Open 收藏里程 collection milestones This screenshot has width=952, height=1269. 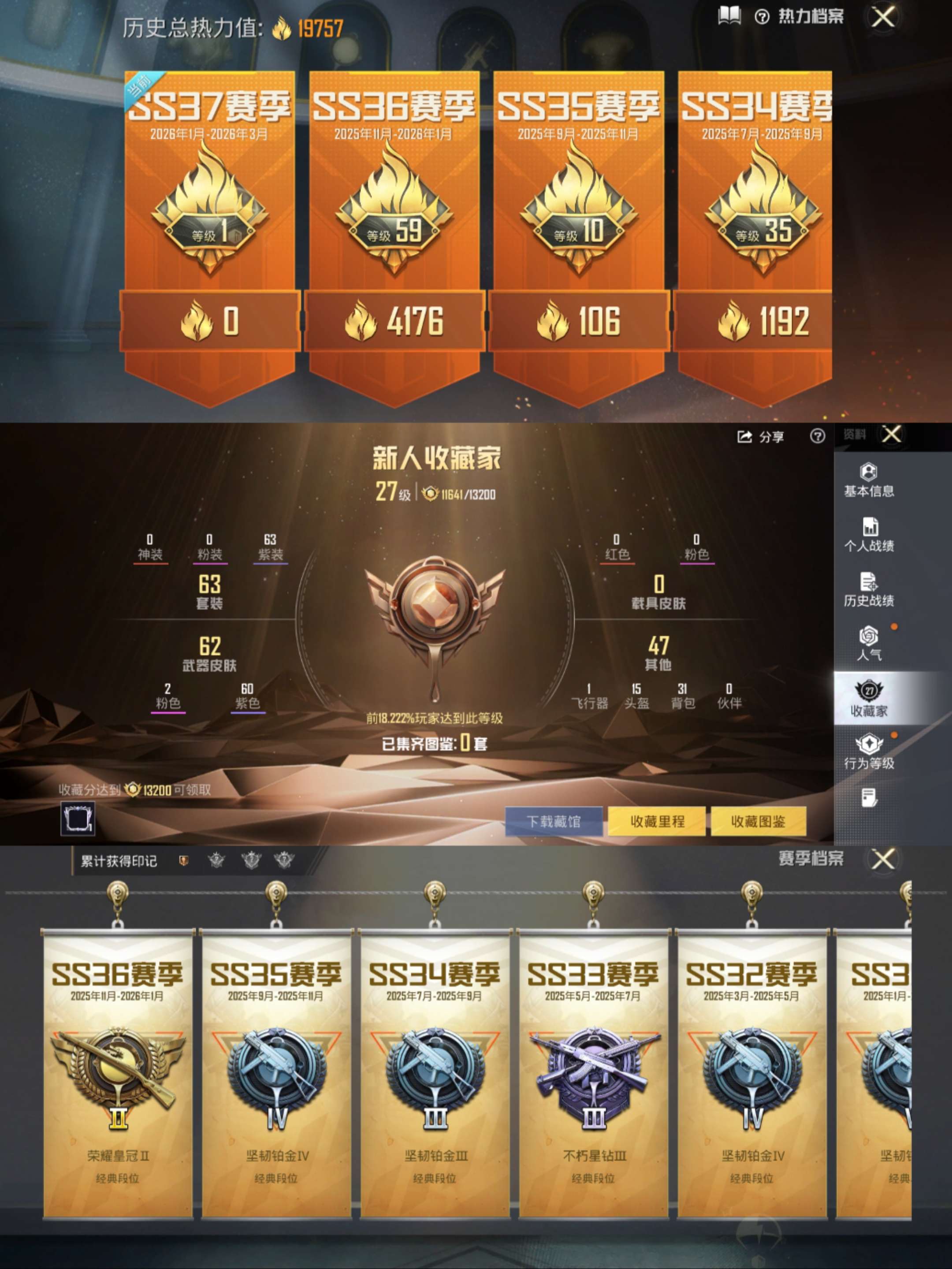(657, 821)
